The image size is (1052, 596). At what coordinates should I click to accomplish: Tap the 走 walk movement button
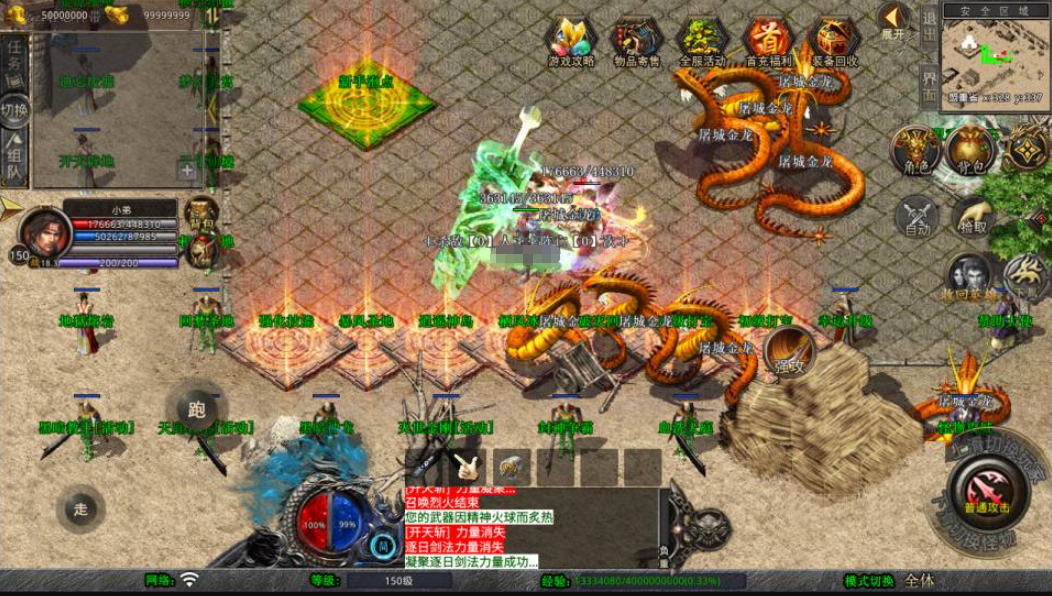(81, 509)
